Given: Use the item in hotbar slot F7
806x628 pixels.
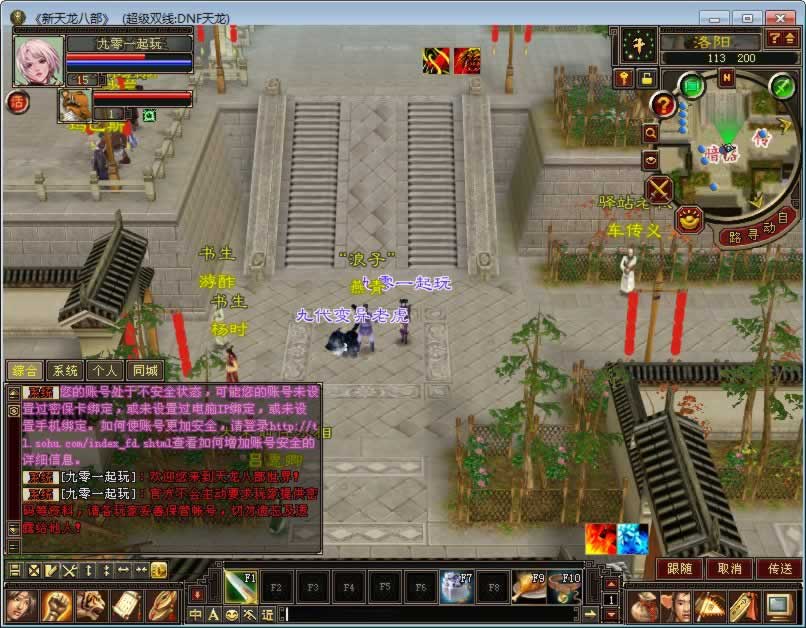Looking at the screenshot, I should pyautogui.click(x=456, y=587).
